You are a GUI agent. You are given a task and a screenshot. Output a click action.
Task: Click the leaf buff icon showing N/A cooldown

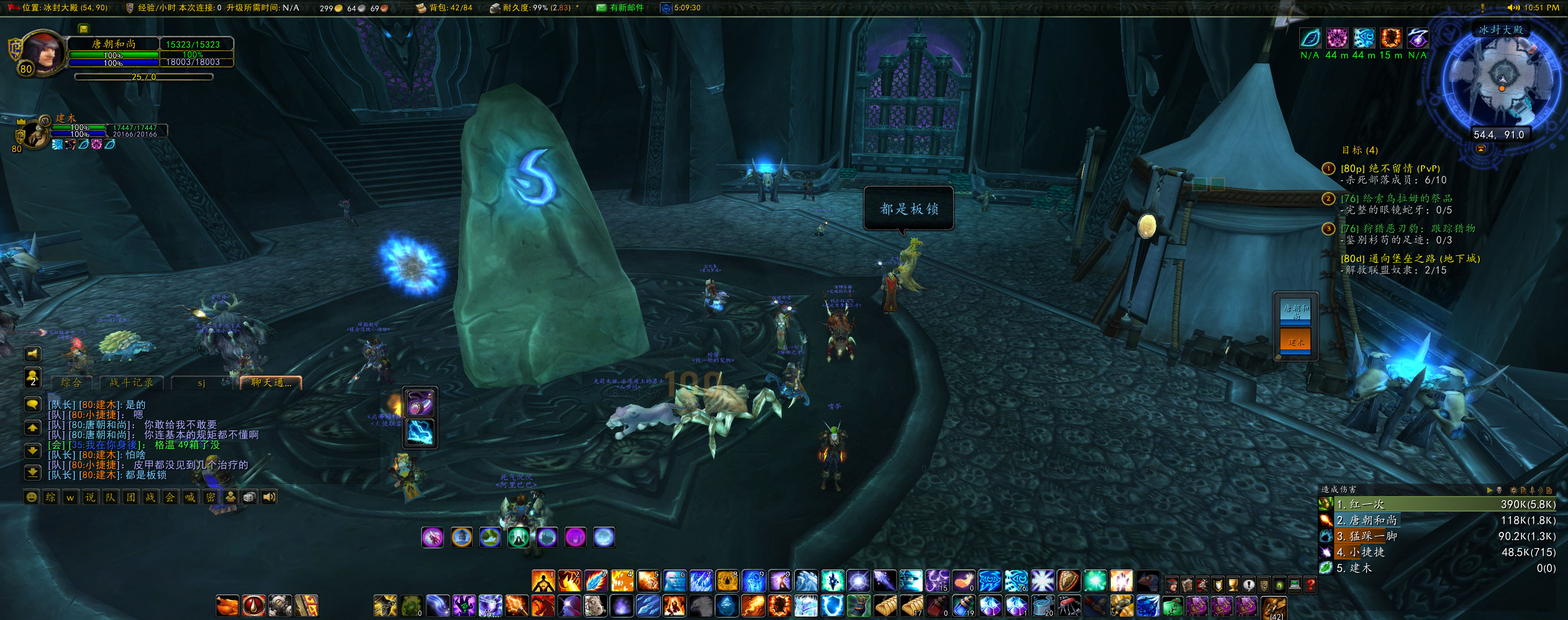(1310, 38)
